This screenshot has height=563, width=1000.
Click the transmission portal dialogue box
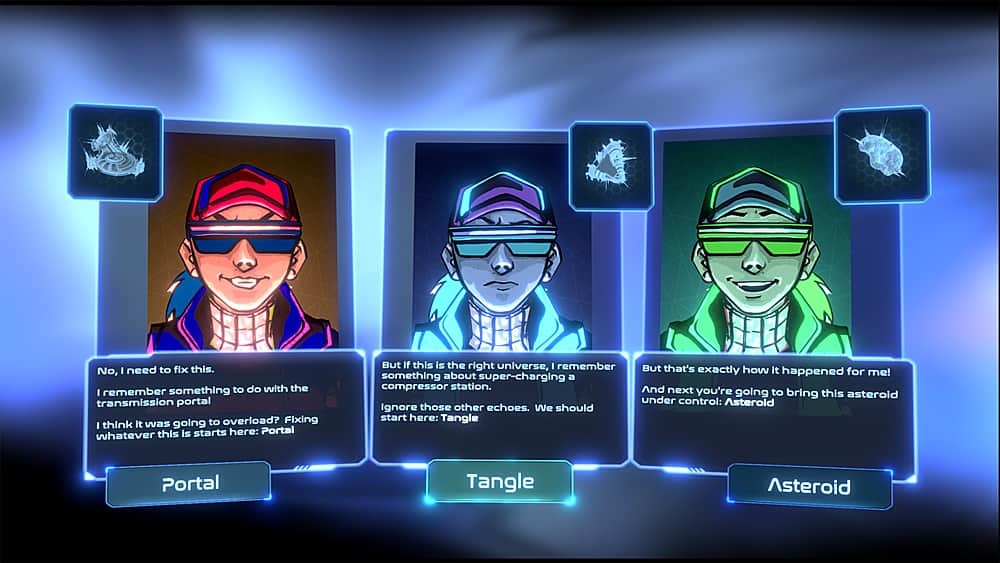225,410
